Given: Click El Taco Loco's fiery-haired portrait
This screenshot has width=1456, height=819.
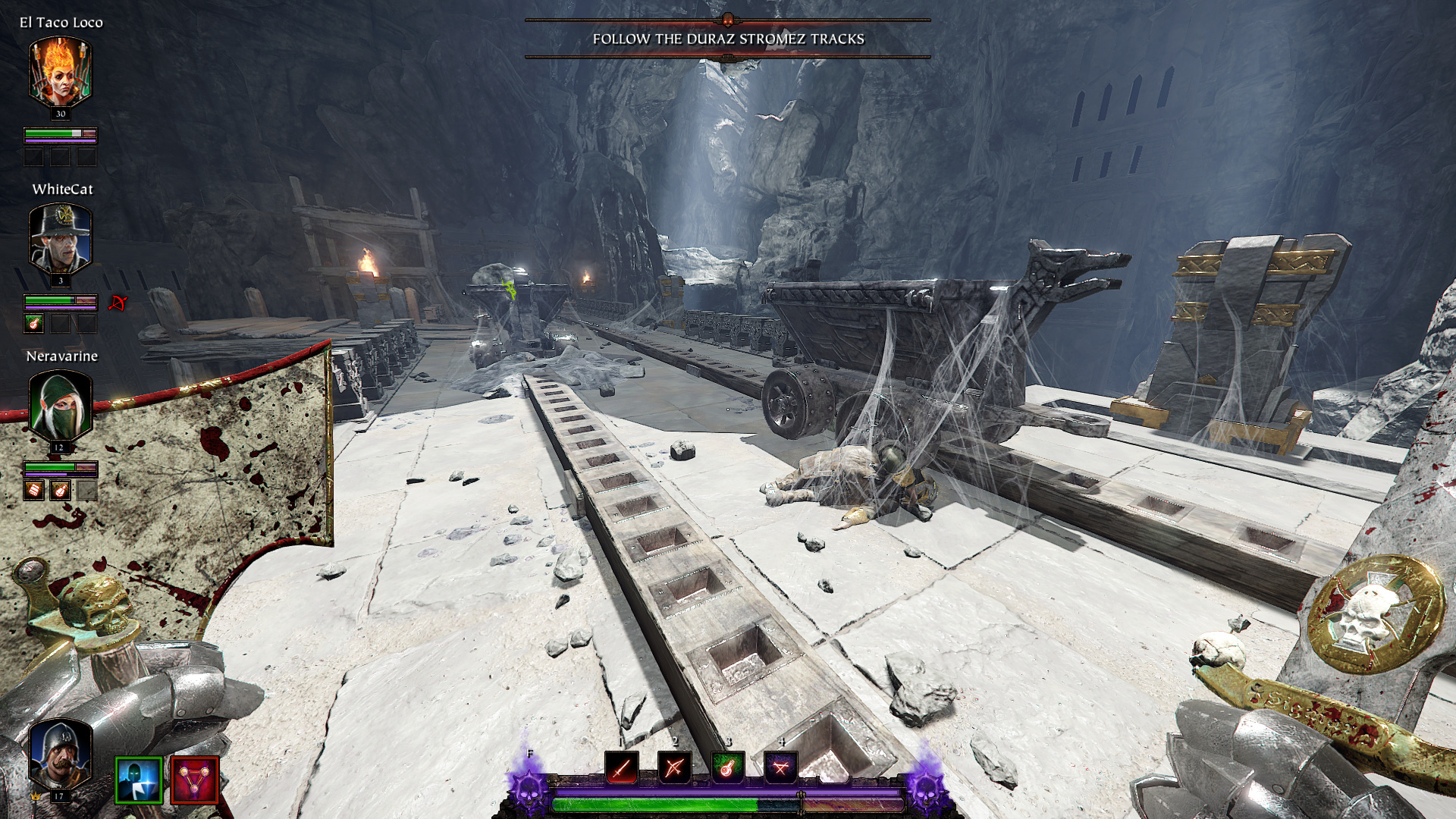Looking at the screenshot, I should click(x=60, y=73).
